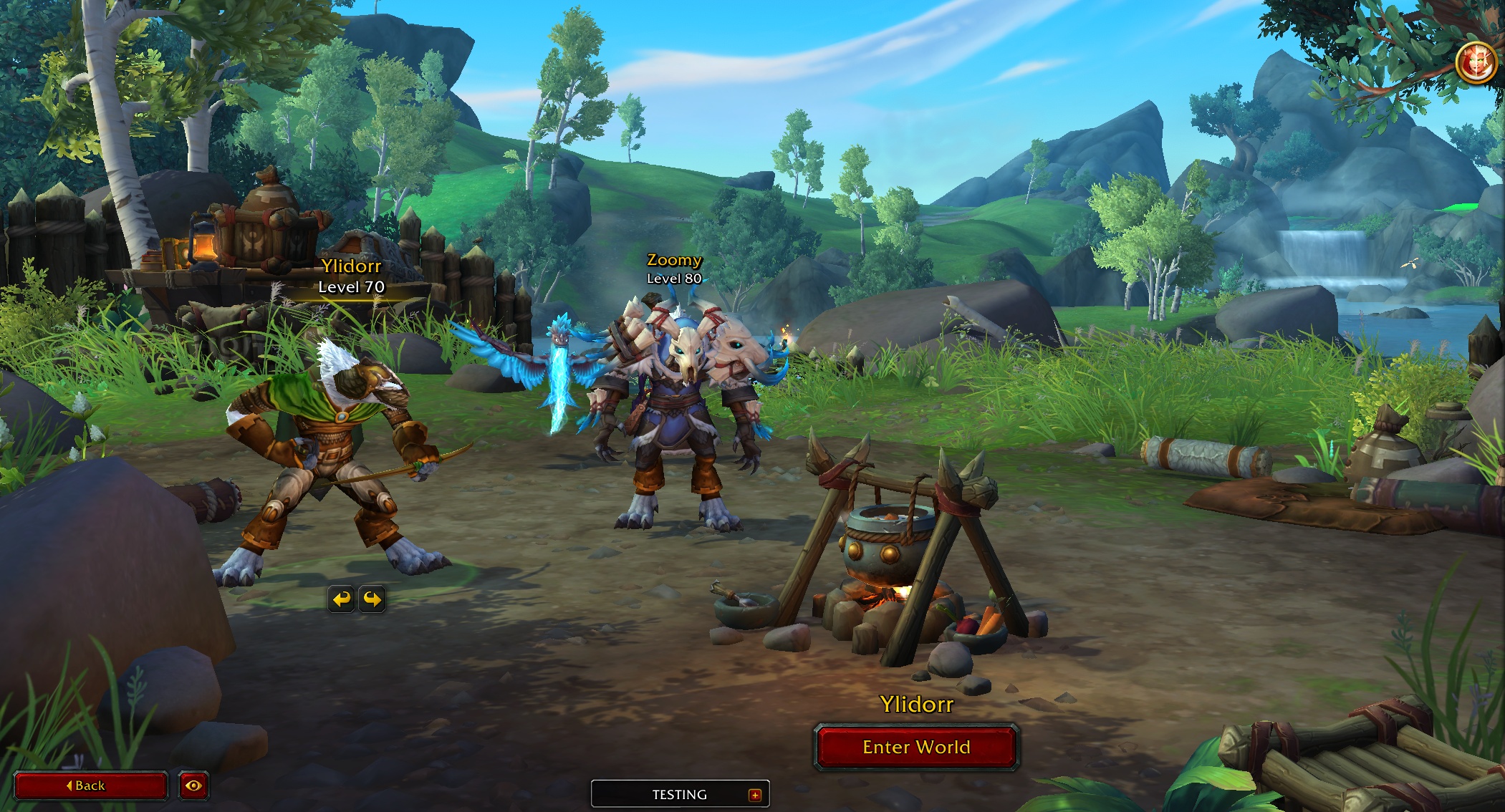The width and height of the screenshot is (1505, 812).
Task: Click the Ylidorr name above Enter World
Action: [917, 705]
